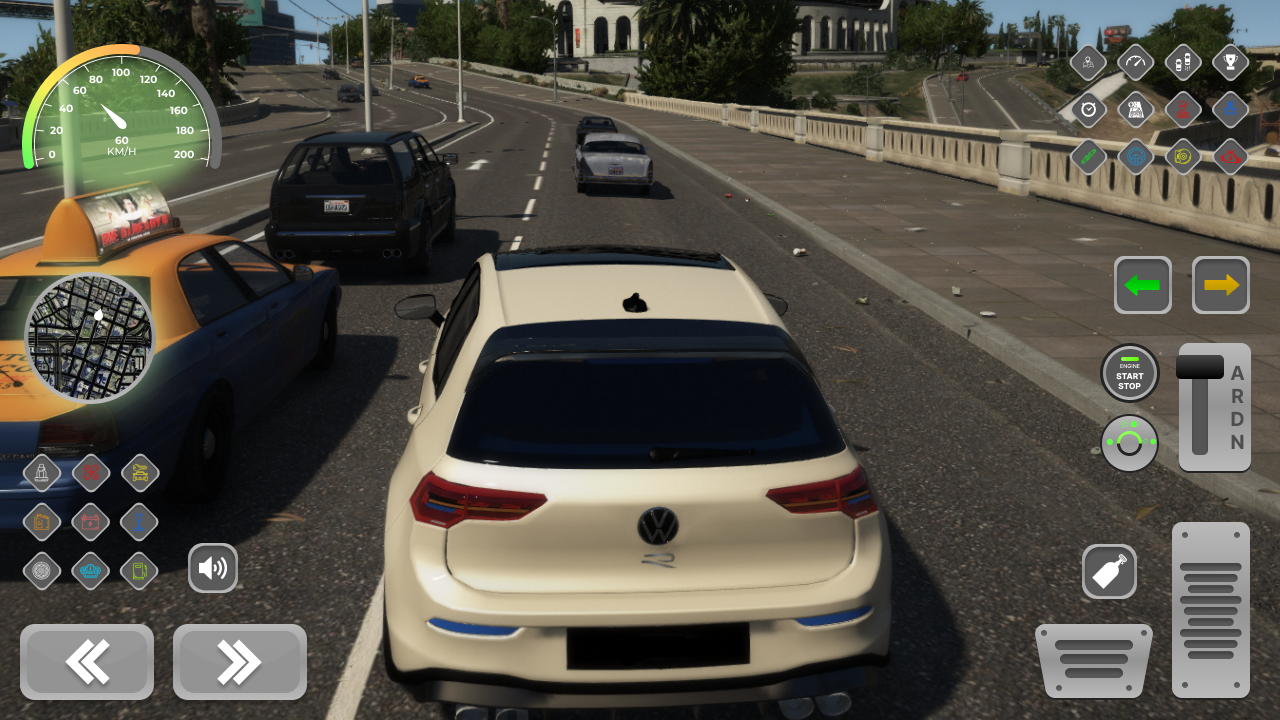Select the stopwatch timer icon
Screen dimensions: 1280x720
click(x=1089, y=110)
